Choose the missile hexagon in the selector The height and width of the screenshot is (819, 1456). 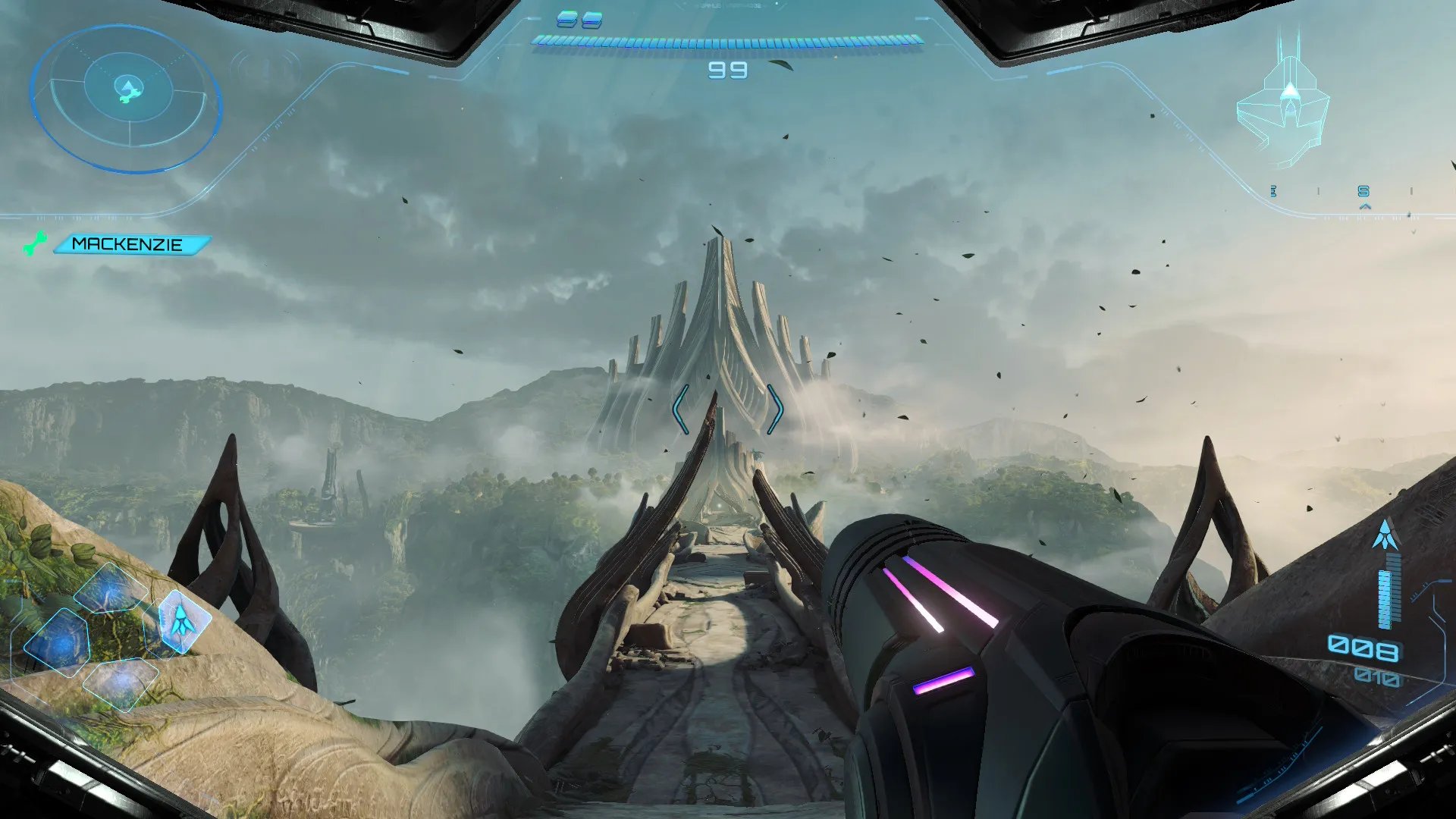click(182, 620)
